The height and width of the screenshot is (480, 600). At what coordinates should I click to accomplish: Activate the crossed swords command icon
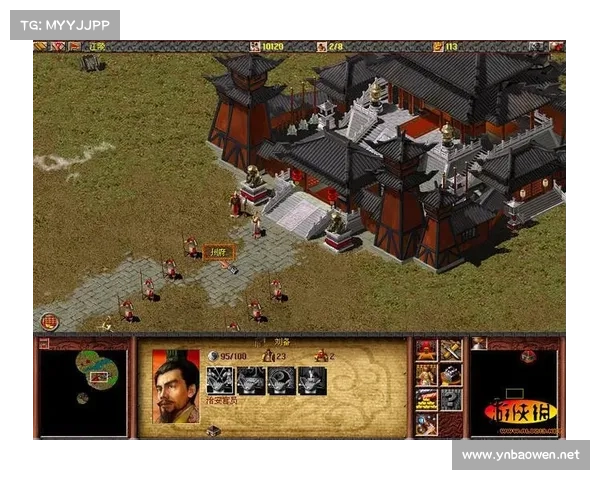450,351
